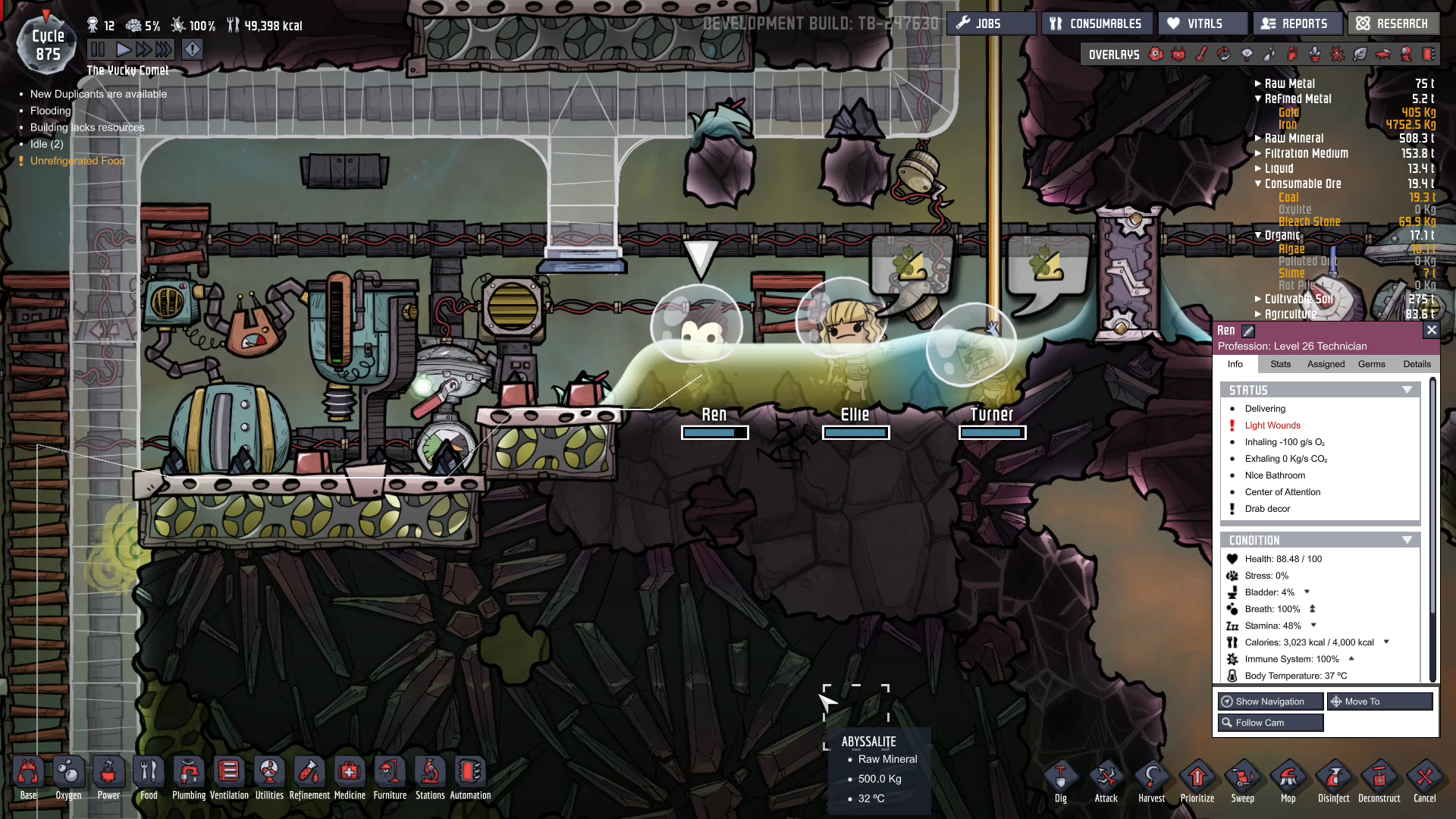Open the Power build category
The height and width of the screenshot is (819, 1456).
(108, 778)
